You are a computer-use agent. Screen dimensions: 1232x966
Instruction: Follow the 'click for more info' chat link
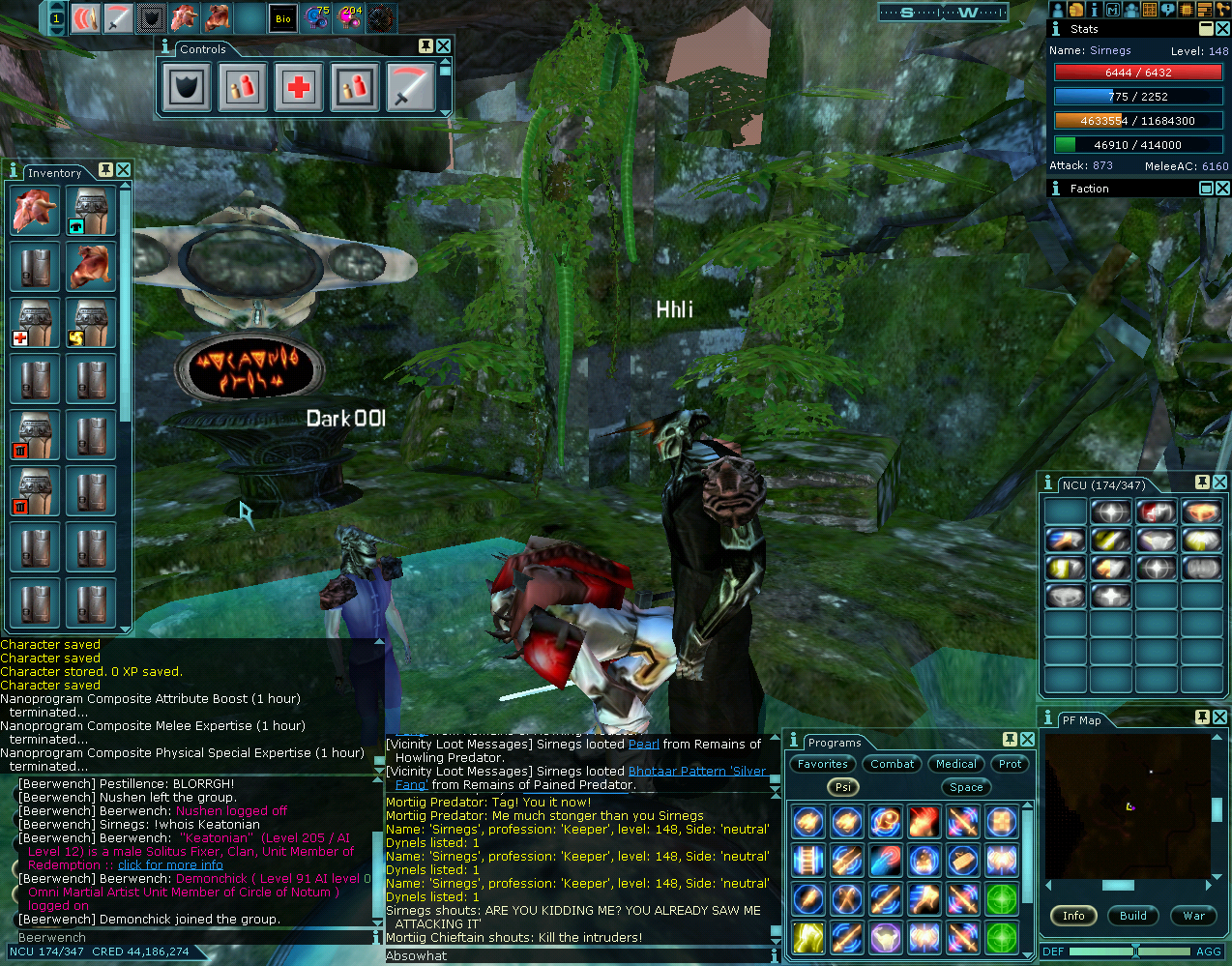point(170,865)
